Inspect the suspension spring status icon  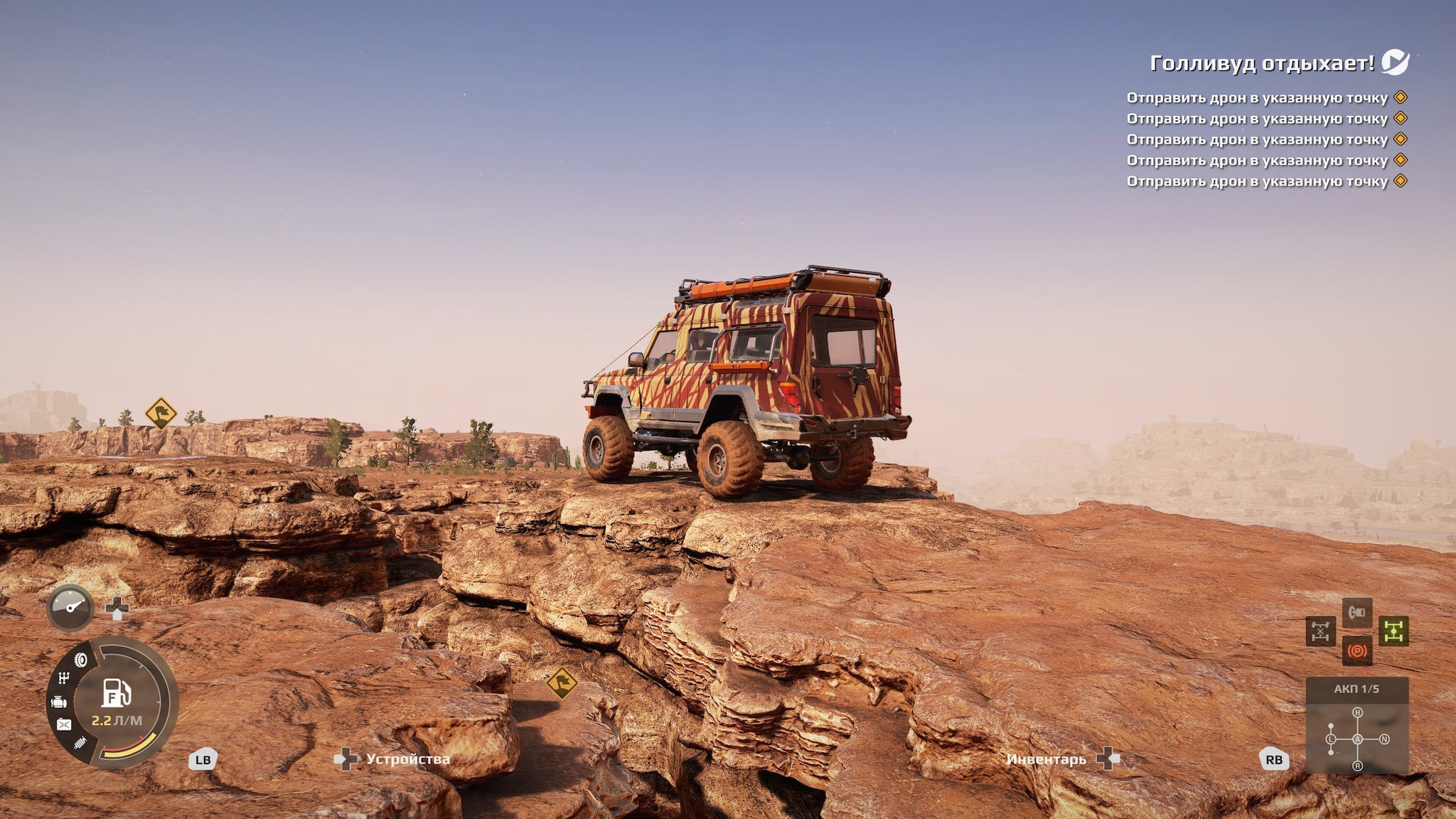[x=80, y=743]
